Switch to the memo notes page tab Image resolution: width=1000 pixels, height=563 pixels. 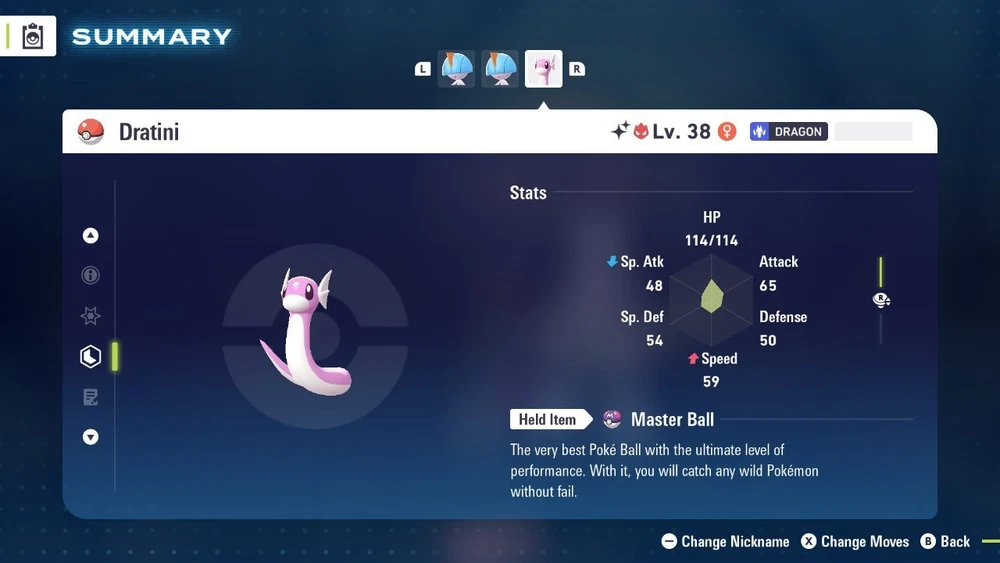point(91,397)
